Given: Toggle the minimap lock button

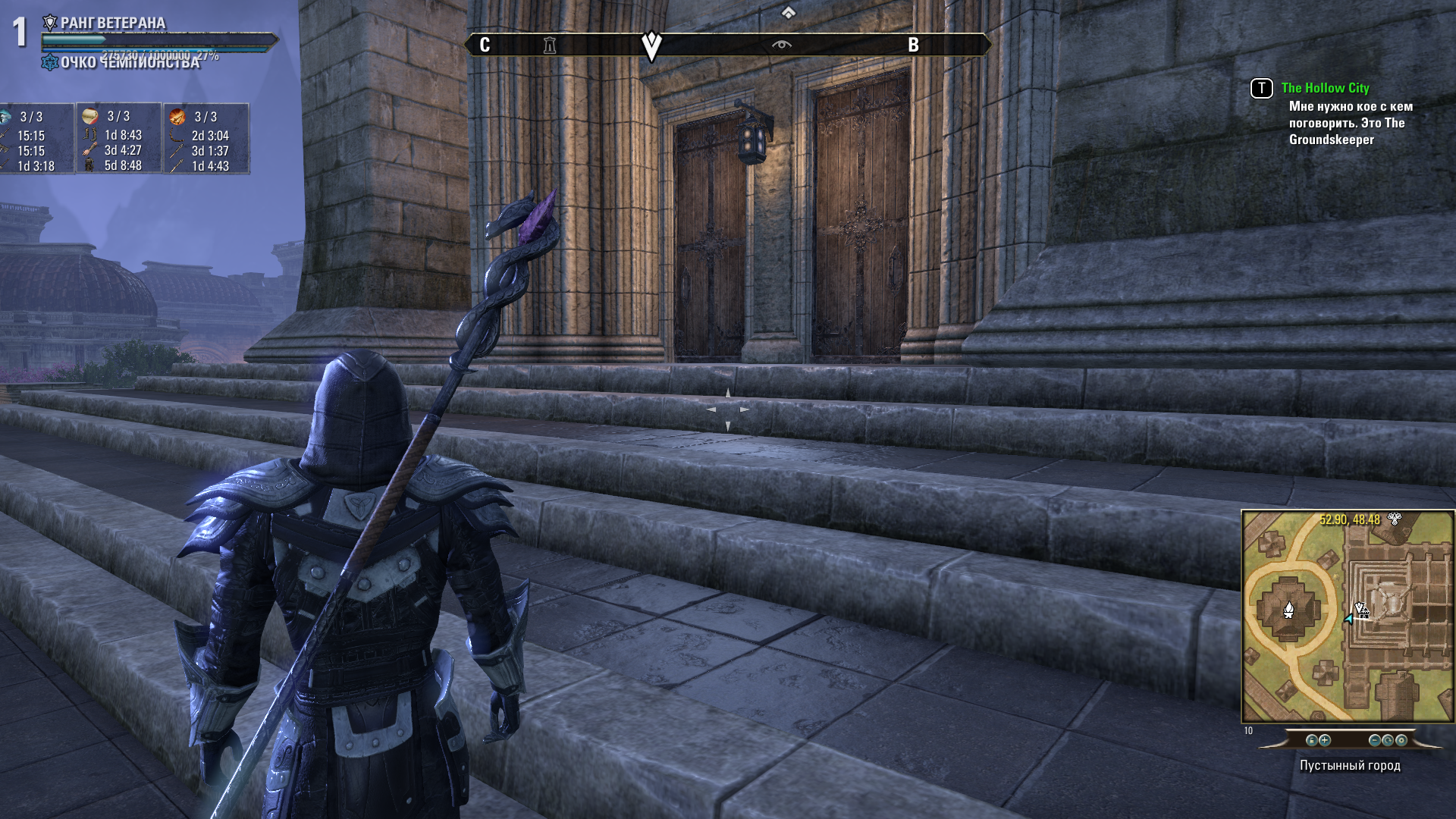Looking at the screenshot, I should pos(1311,740).
